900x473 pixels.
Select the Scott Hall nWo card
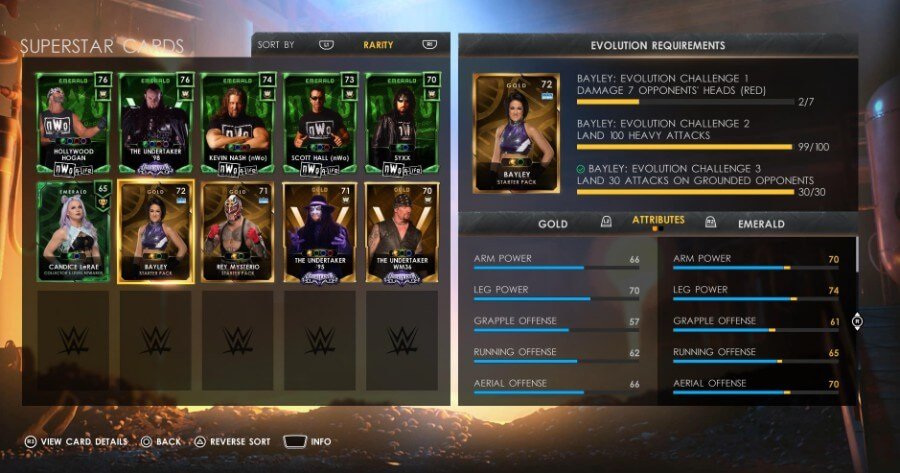319,124
